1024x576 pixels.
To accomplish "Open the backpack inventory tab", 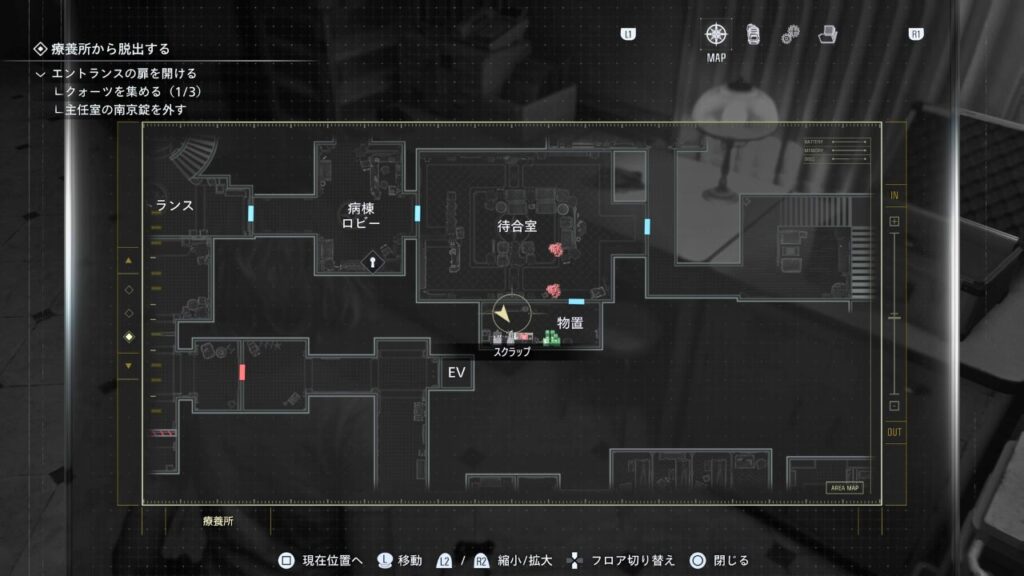I will coord(752,34).
